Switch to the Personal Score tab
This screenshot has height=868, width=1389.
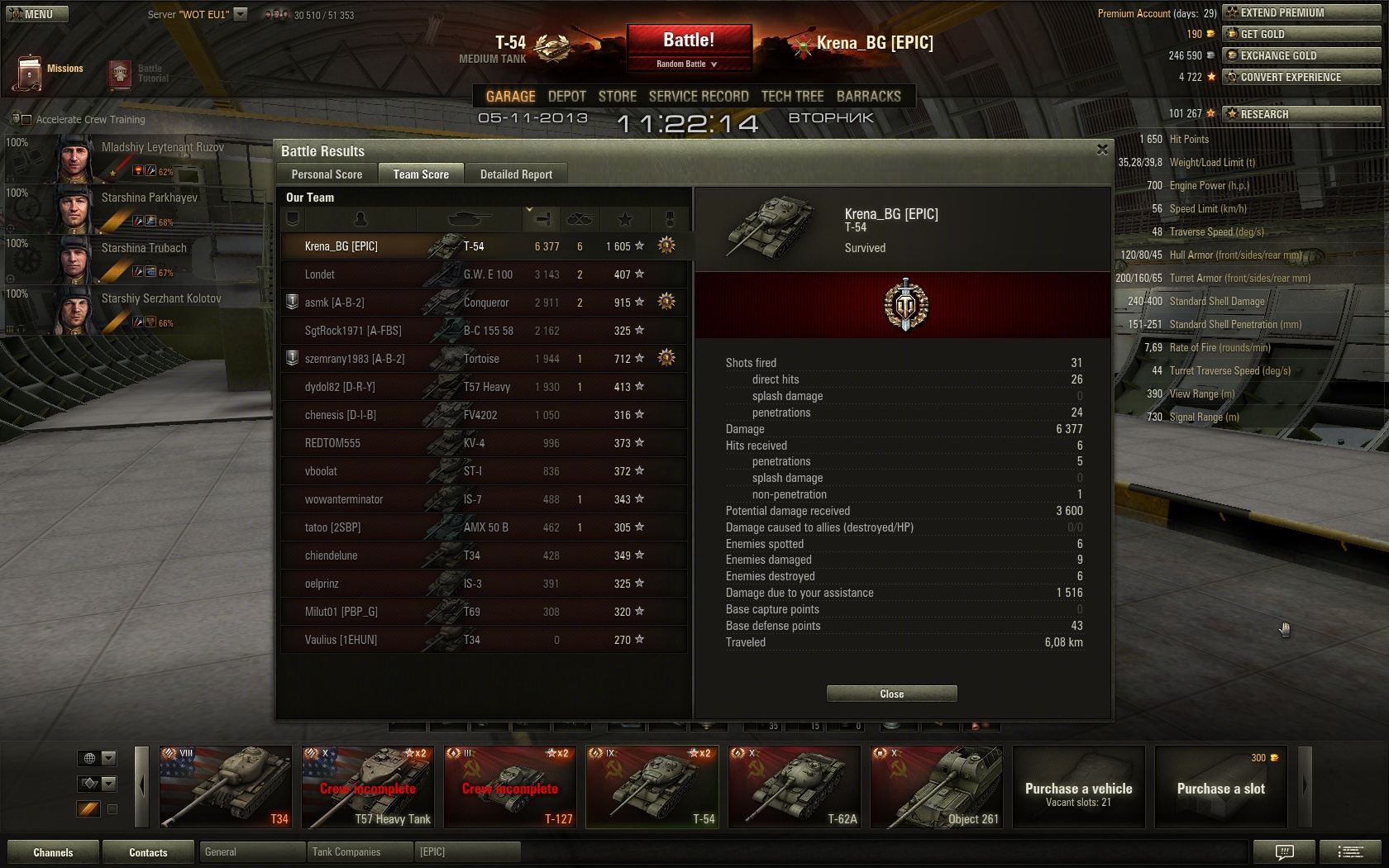[x=327, y=174]
